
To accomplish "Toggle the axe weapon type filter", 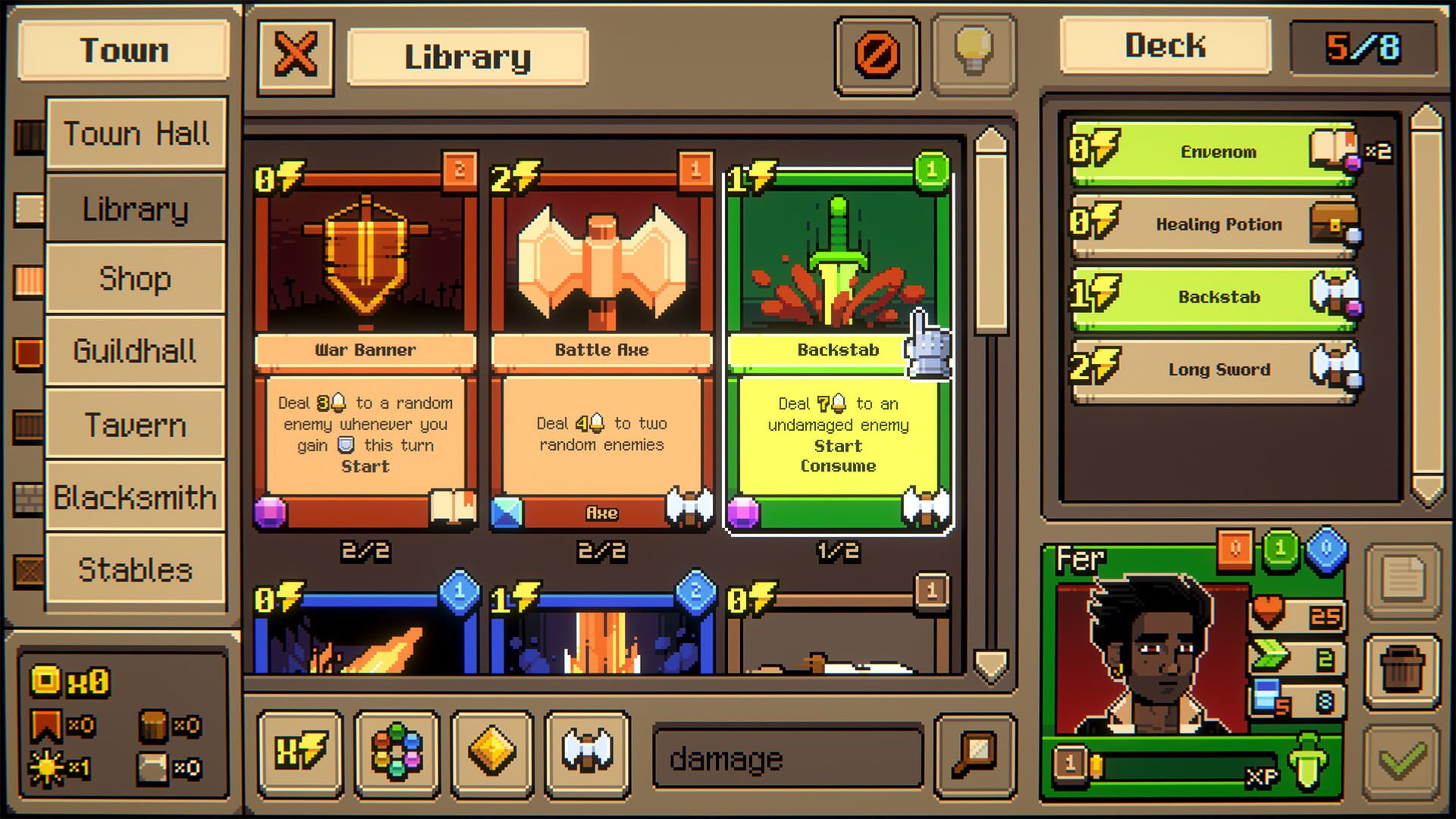I will click(588, 755).
